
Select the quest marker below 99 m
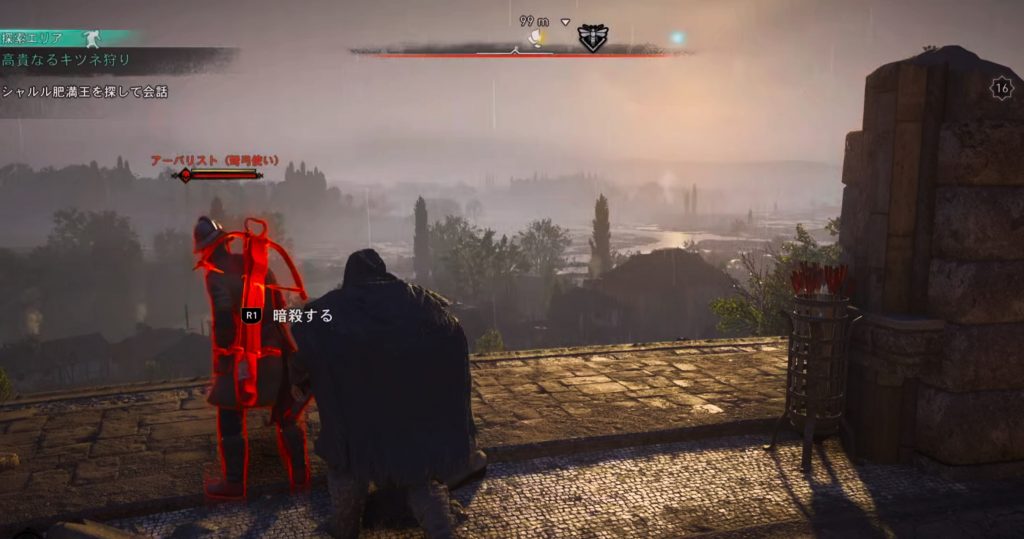[539, 38]
